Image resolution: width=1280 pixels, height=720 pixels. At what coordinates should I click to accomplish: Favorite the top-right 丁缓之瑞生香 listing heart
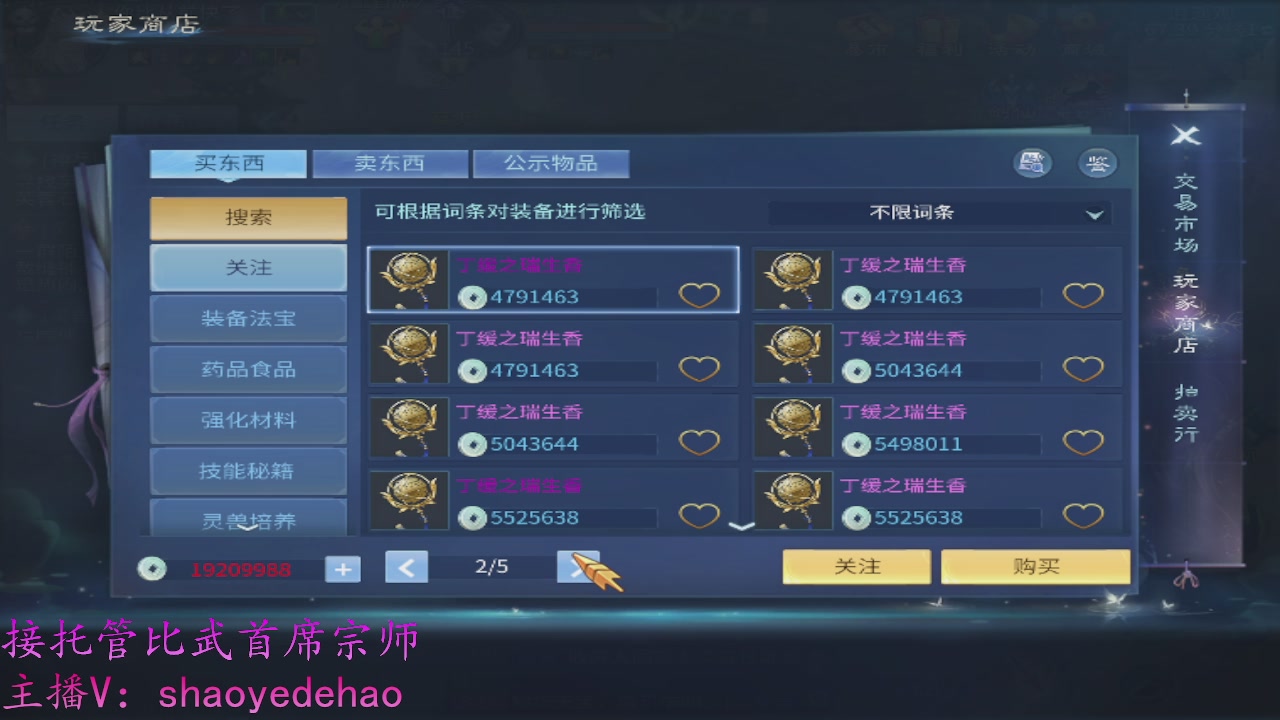pos(1084,294)
